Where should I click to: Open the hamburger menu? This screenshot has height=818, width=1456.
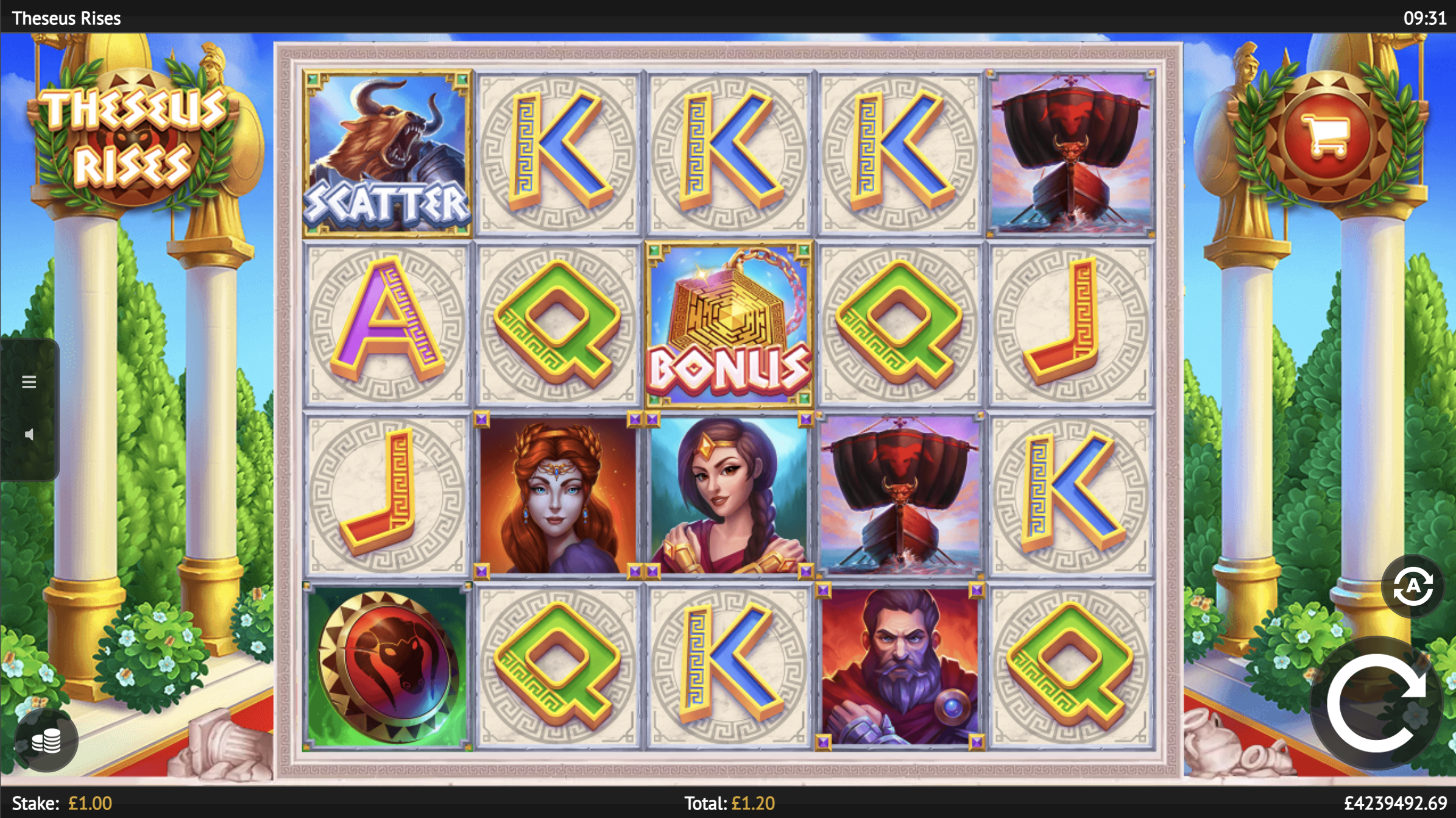29,382
